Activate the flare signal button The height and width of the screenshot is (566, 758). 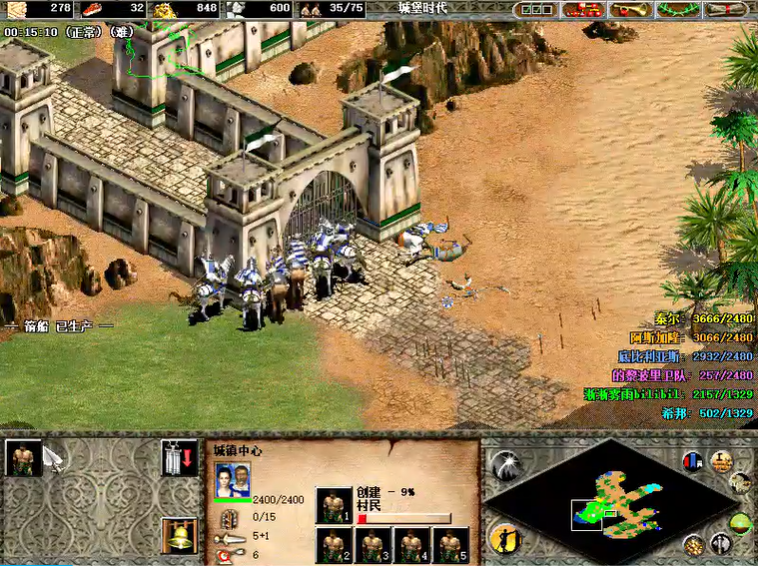tap(508, 463)
